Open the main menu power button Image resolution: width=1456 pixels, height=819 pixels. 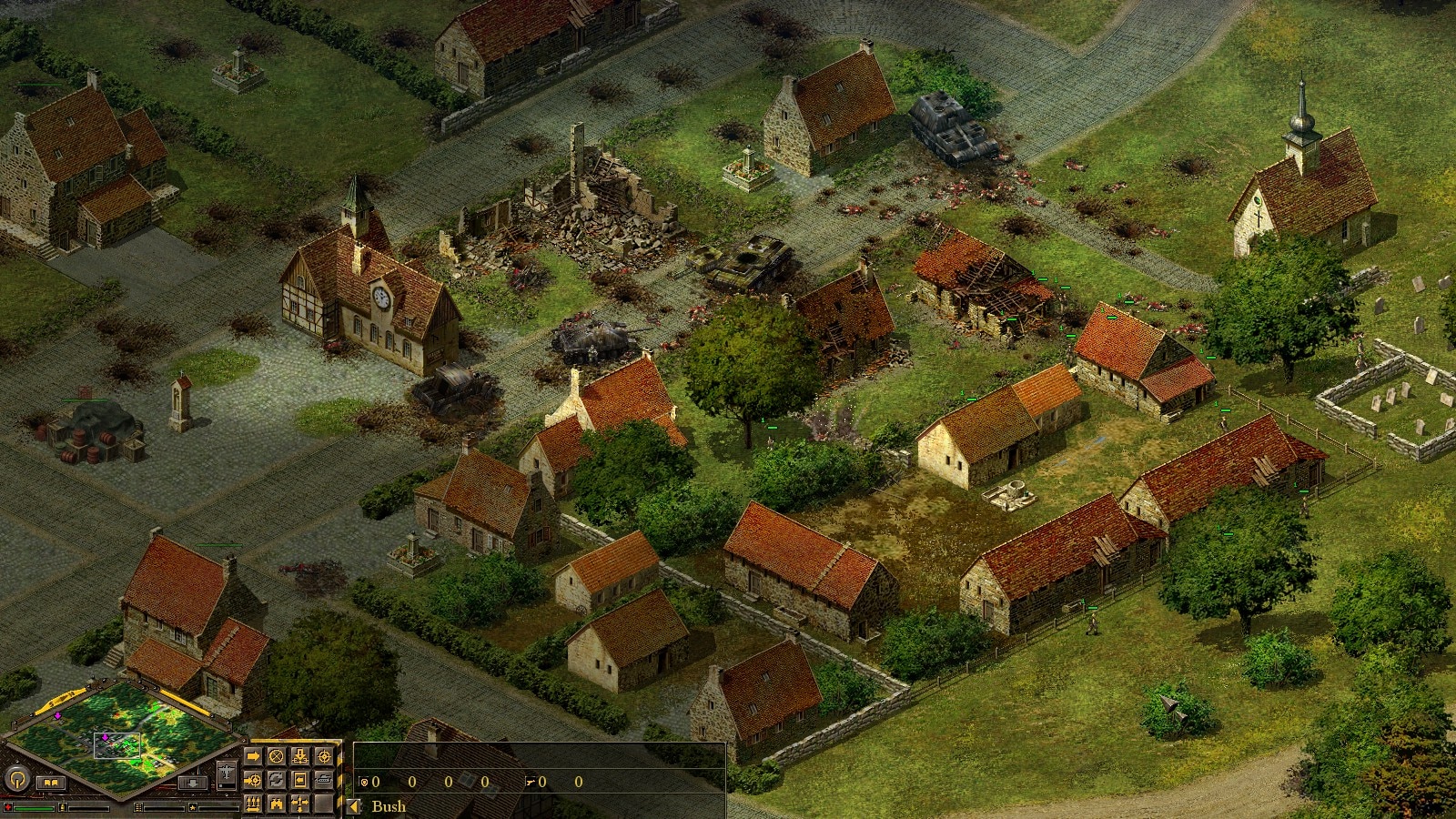pyautogui.click(x=17, y=779)
